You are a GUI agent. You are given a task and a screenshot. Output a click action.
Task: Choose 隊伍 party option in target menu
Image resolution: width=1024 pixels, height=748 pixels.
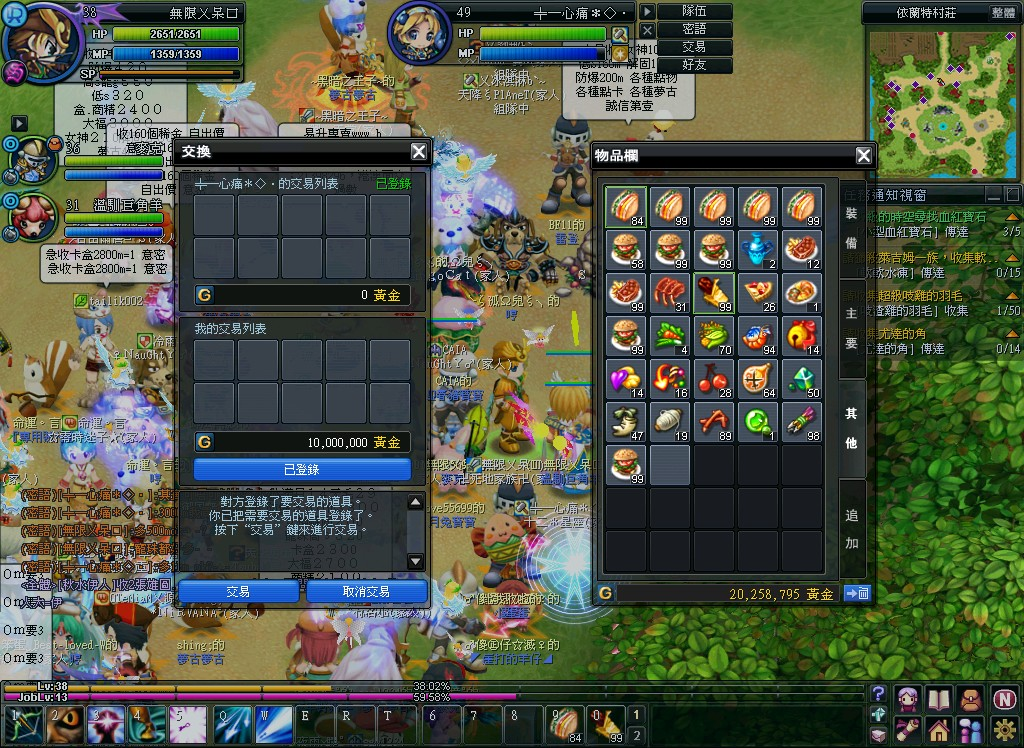(x=694, y=11)
